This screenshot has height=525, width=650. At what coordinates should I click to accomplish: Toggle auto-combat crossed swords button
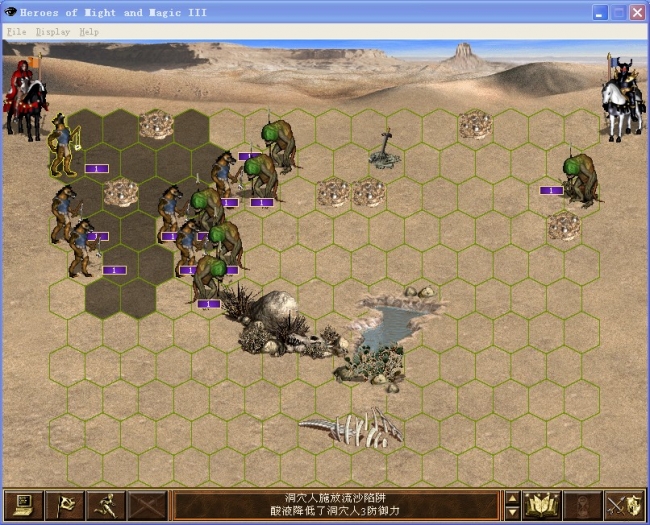[x=147, y=505]
